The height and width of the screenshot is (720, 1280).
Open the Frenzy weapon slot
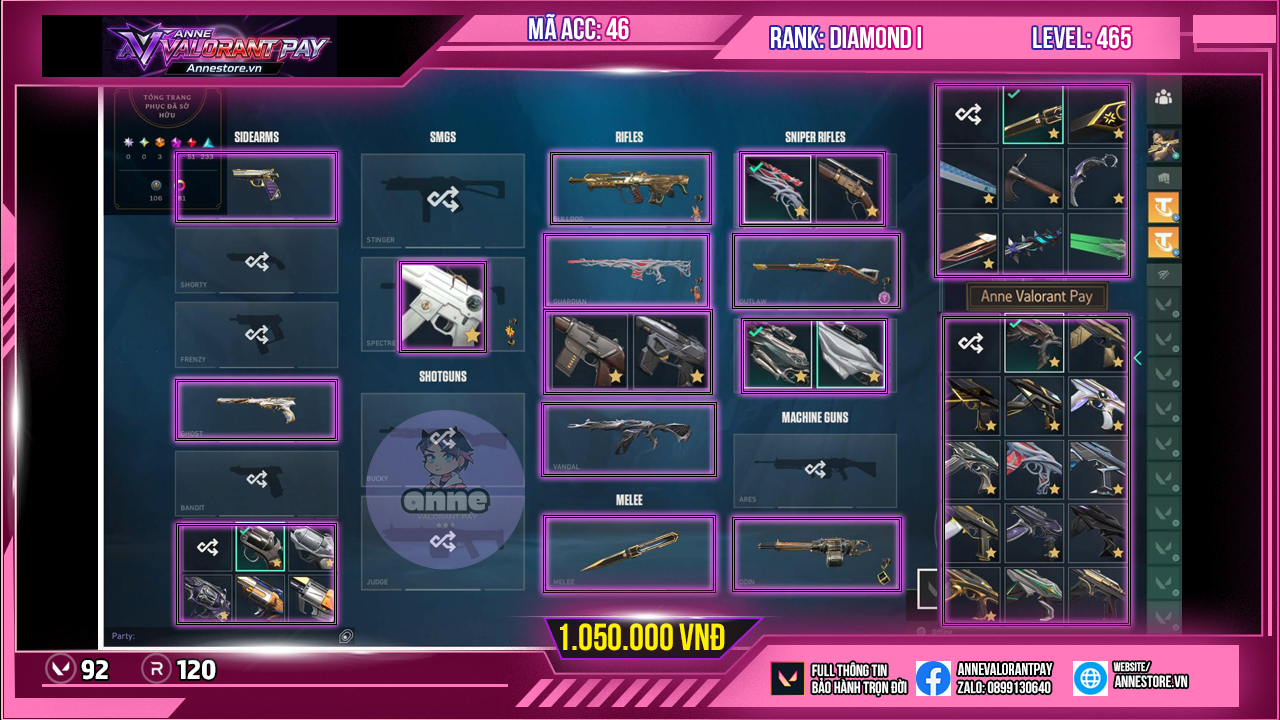point(256,334)
